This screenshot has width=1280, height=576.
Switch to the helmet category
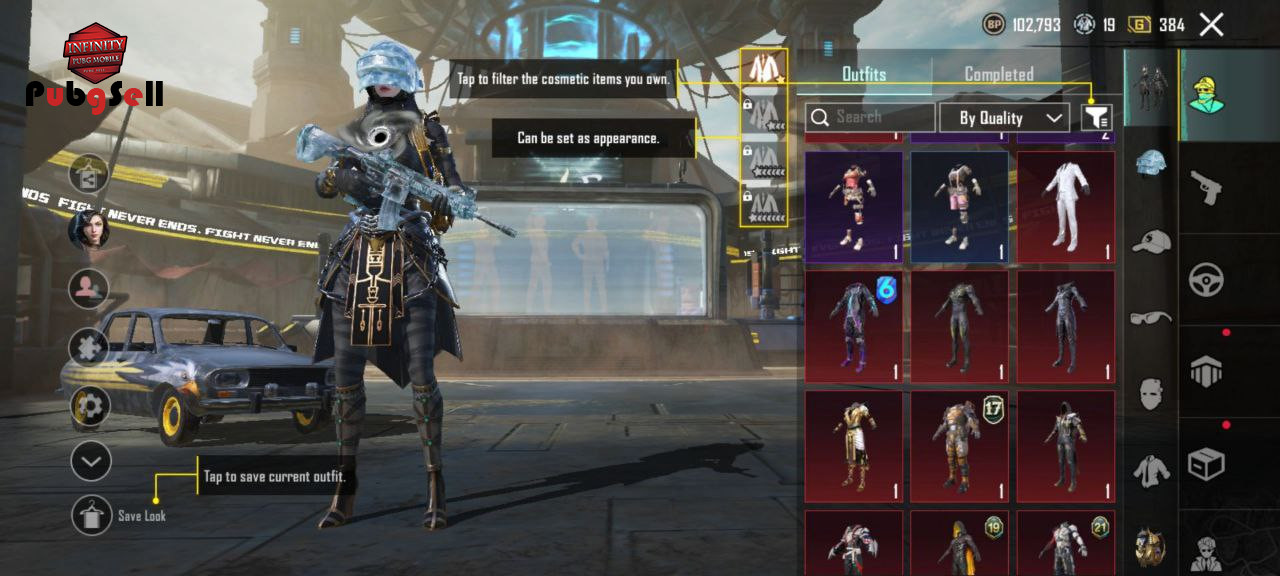[1152, 163]
